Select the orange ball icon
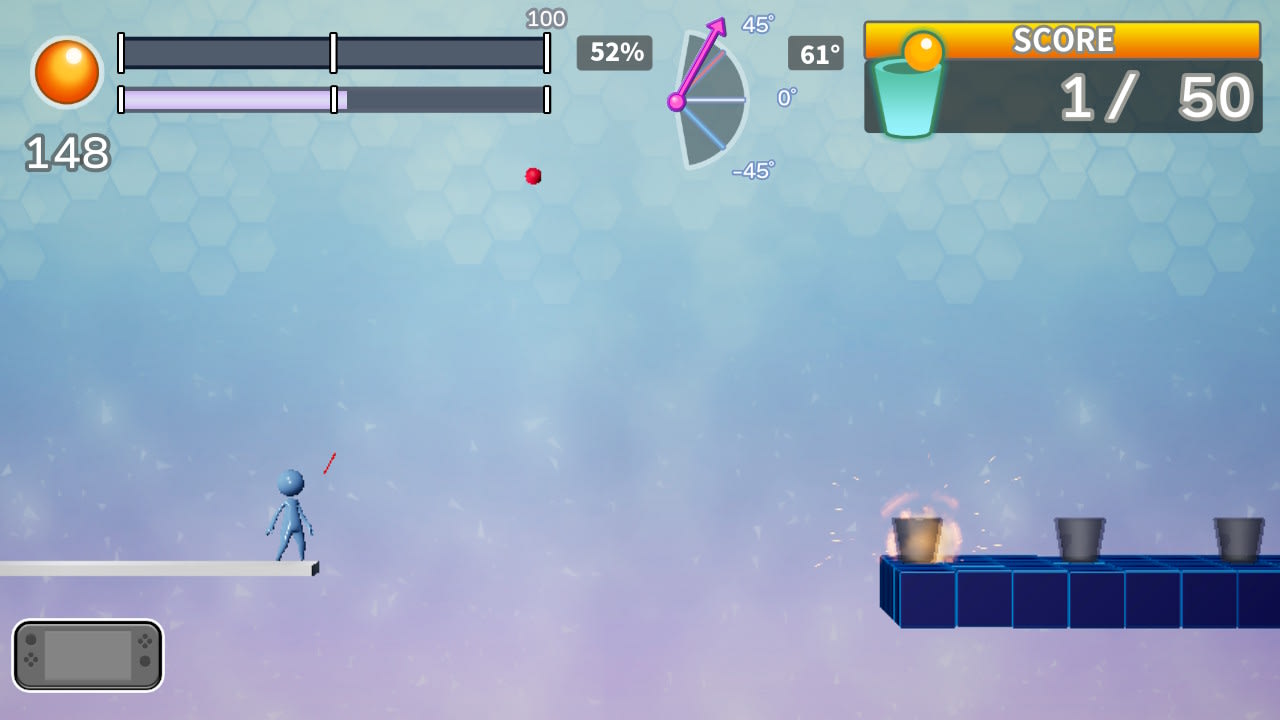Image resolution: width=1280 pixels, height=720 pixels. pyautogui.click(x=67, y=72)
